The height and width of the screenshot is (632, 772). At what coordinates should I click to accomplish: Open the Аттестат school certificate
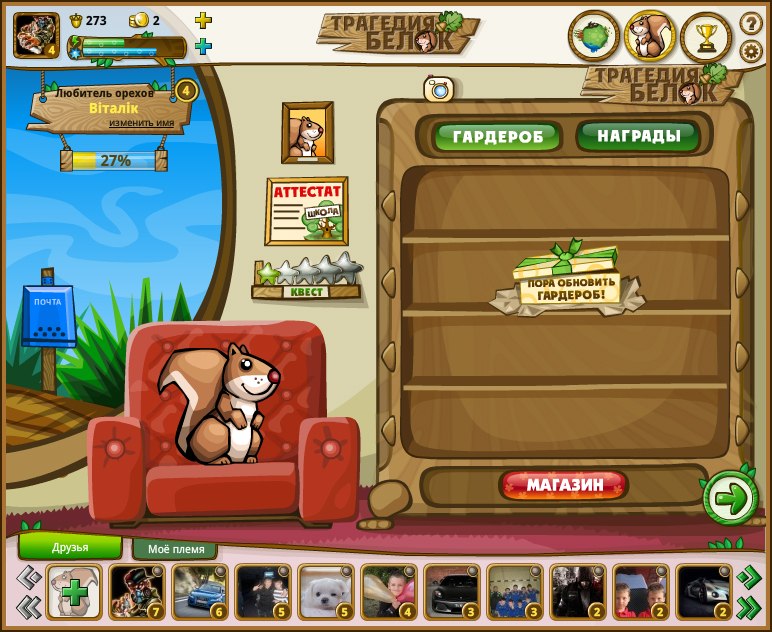[306, 211]
